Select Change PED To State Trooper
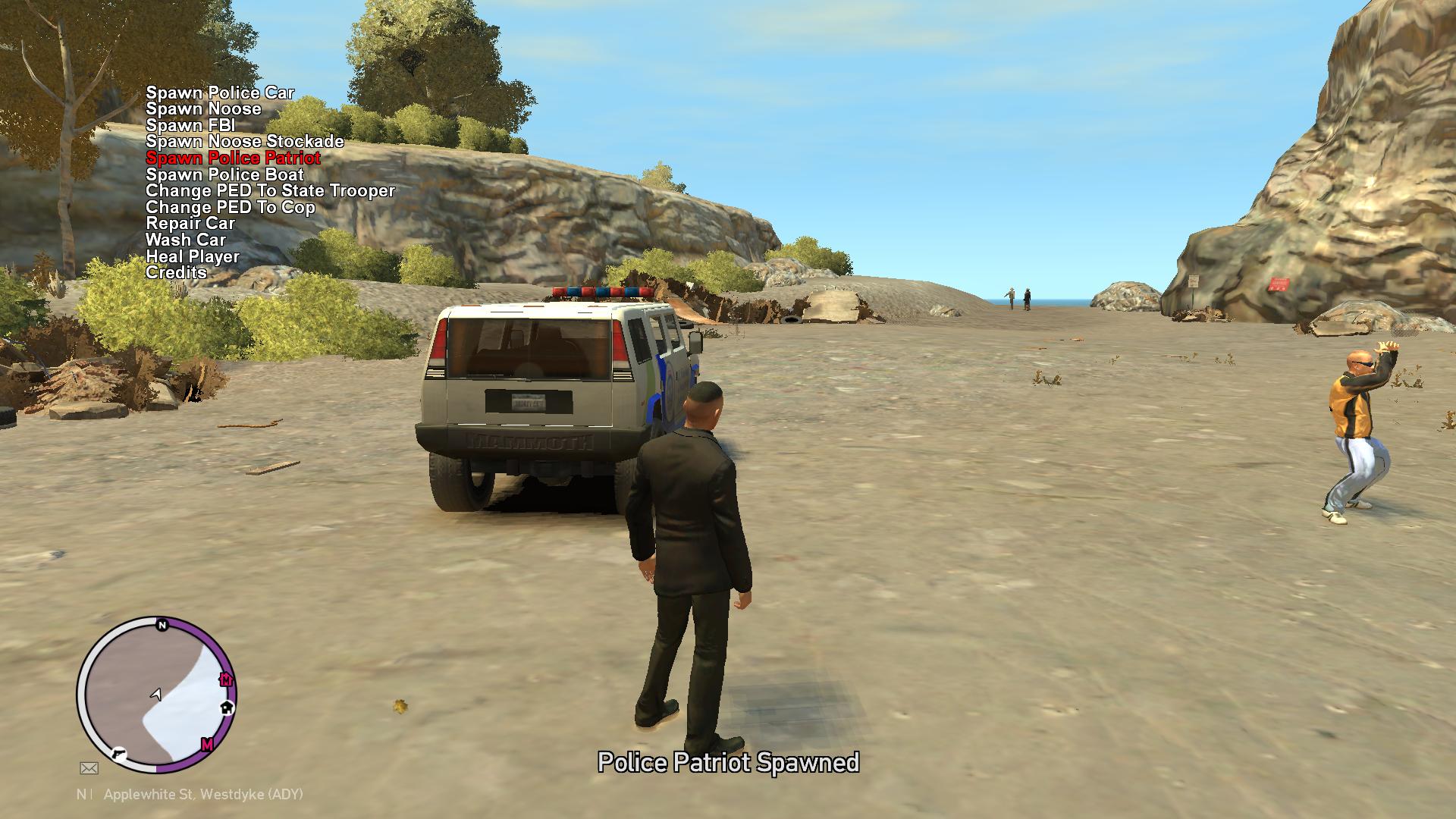1456x819 pixels. click(x=270, y=190)
